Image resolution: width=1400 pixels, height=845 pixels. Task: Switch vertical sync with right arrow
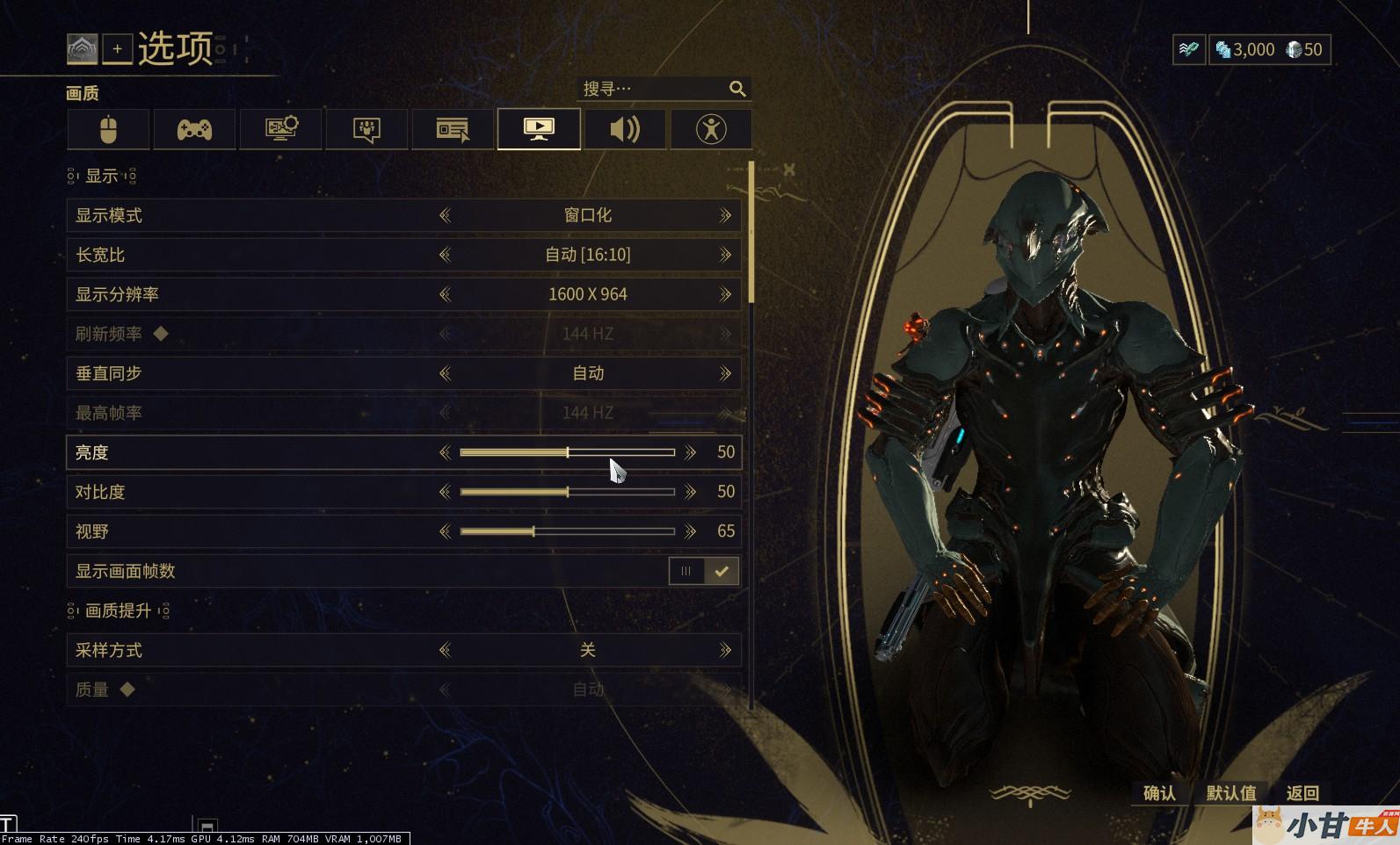(x=725, y=373)
